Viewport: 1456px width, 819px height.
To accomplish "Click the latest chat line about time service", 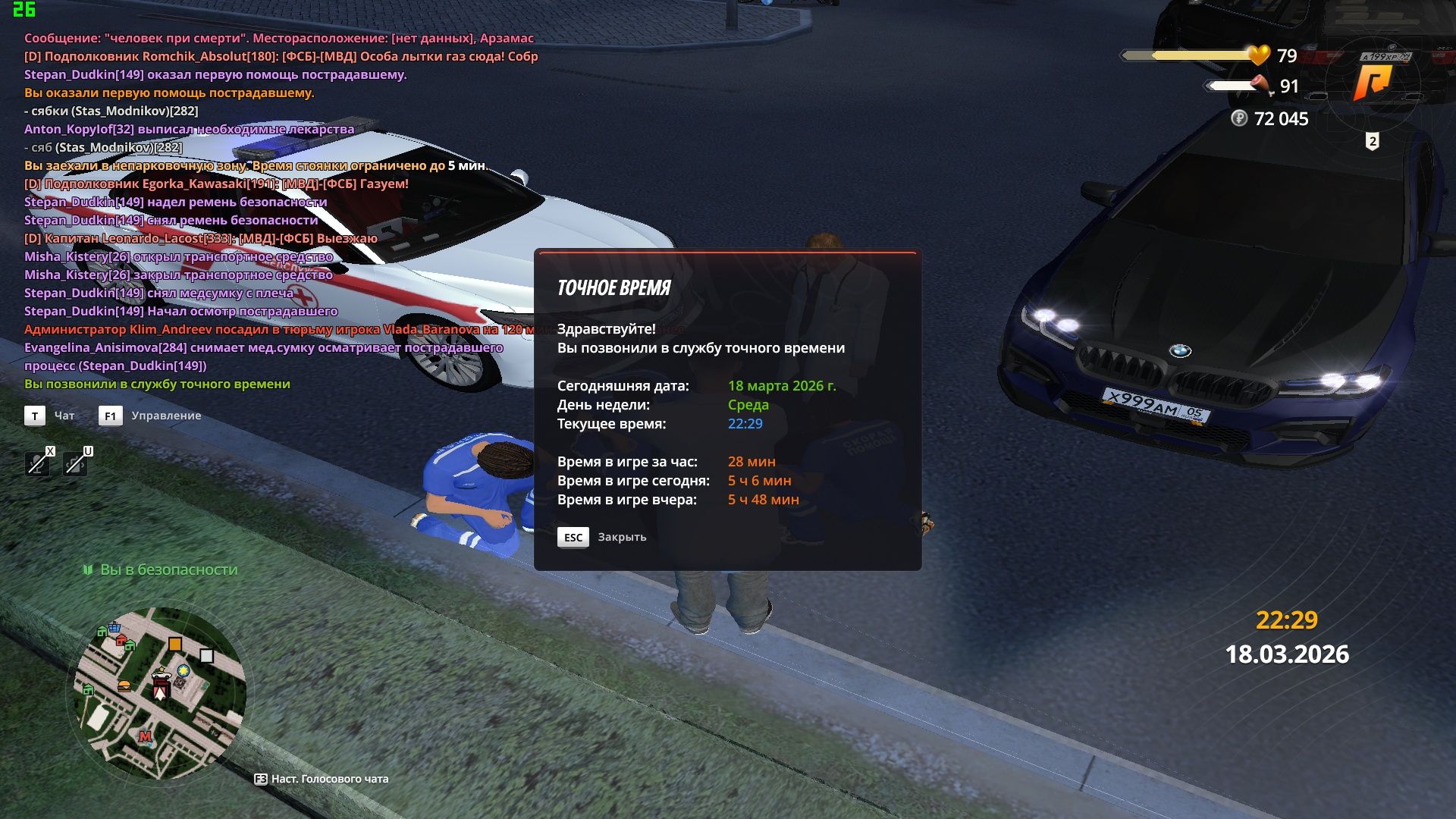I will click(157, 384).
